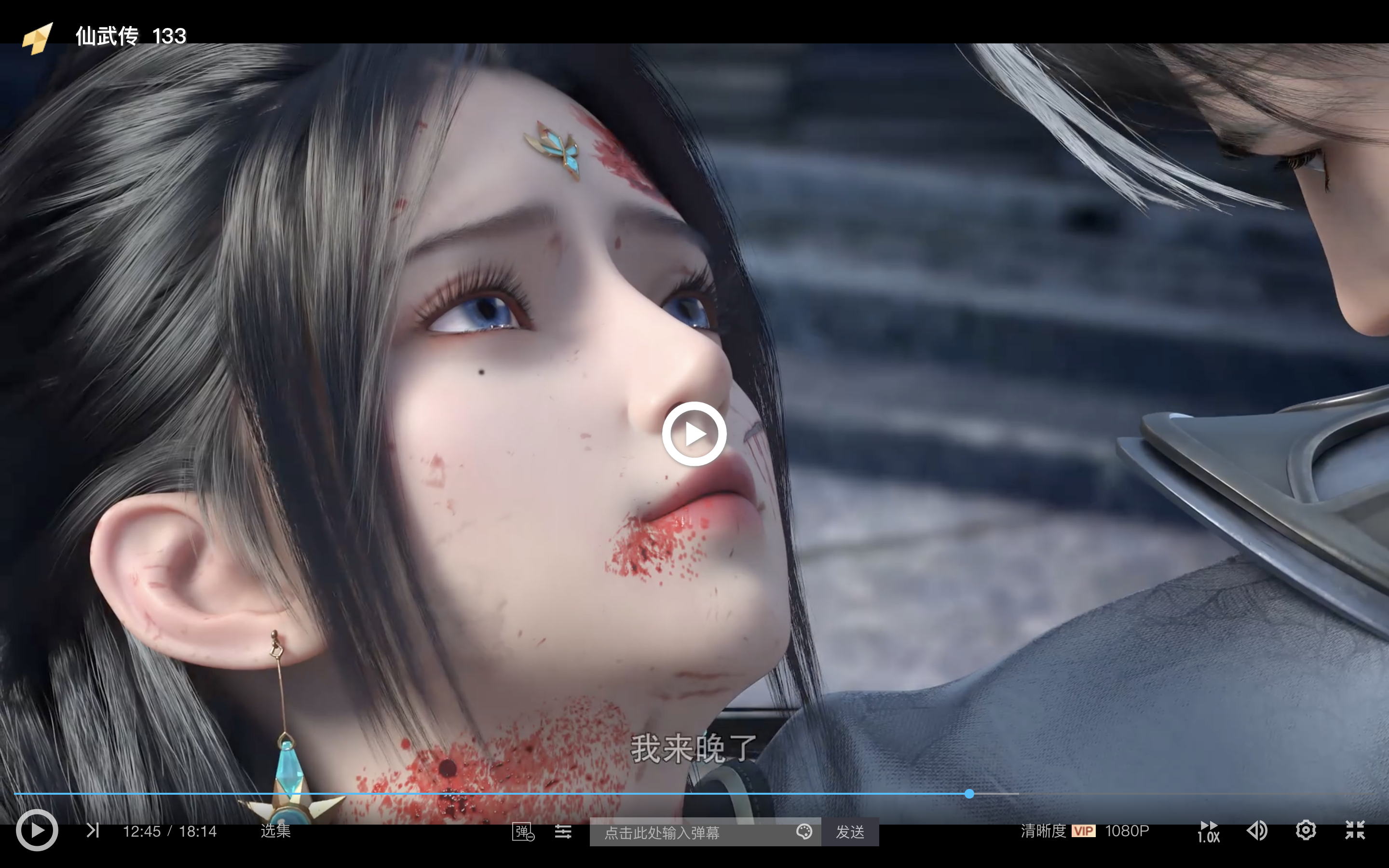Change the 1.0X playback speed
Screen dimensions: 1389x868
pos(1208,831)
